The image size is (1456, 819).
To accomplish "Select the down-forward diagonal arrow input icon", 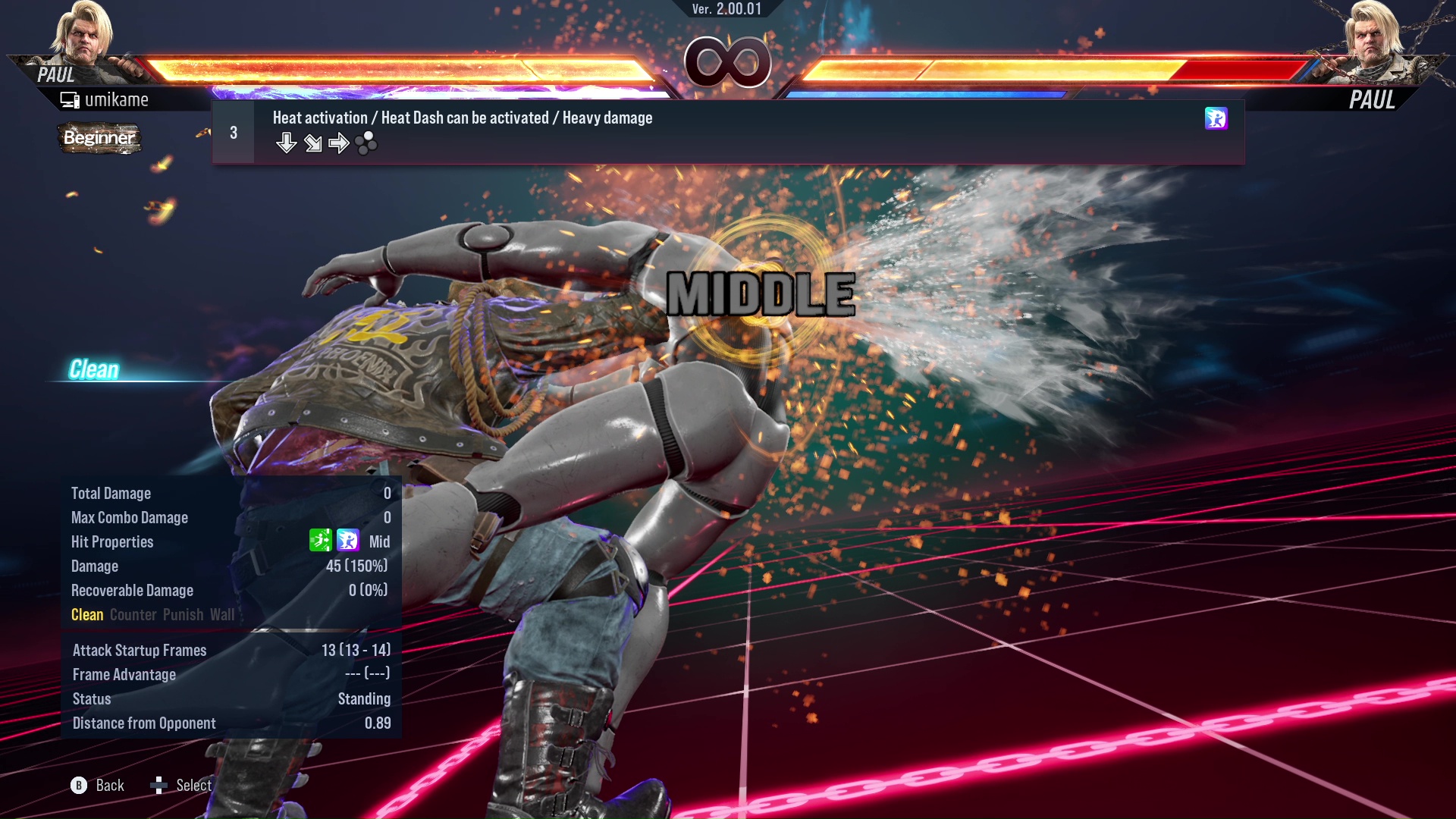I will [313, 143].
